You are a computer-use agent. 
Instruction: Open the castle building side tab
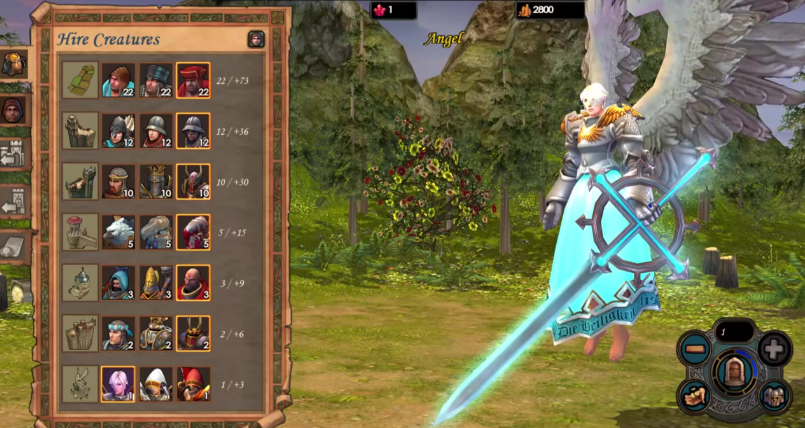pyautogui.click(x=13, y=154)
